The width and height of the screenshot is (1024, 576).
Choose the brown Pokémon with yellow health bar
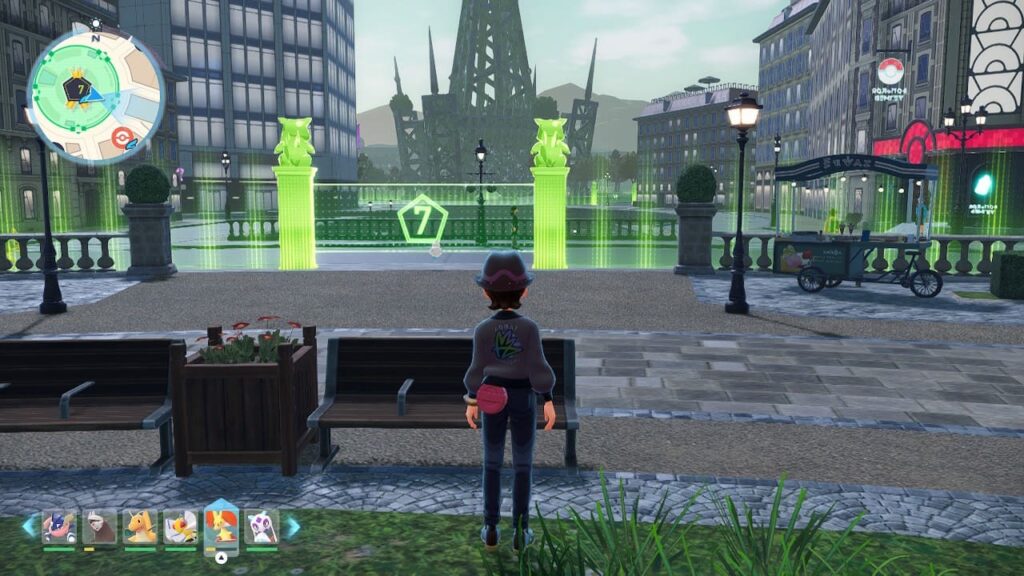99,526
